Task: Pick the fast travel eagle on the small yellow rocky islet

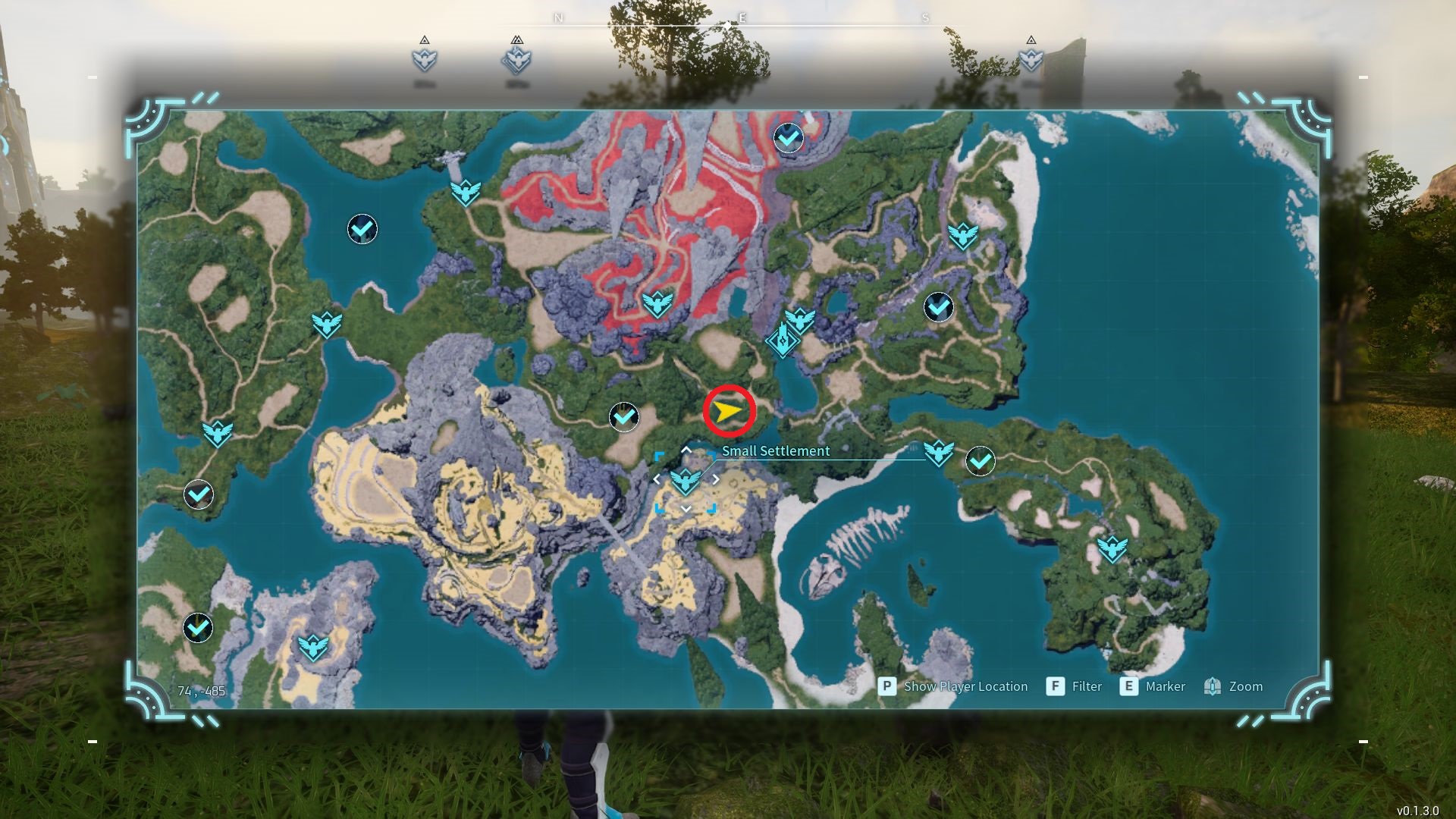Action: point(312,648)
